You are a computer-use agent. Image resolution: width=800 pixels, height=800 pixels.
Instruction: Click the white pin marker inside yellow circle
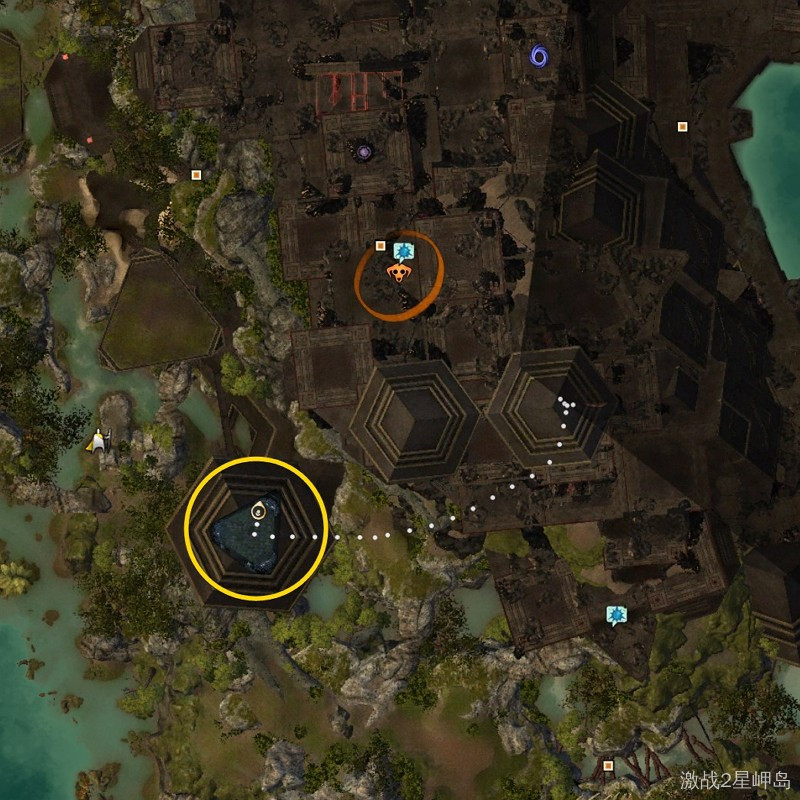(x=258, y=511)
